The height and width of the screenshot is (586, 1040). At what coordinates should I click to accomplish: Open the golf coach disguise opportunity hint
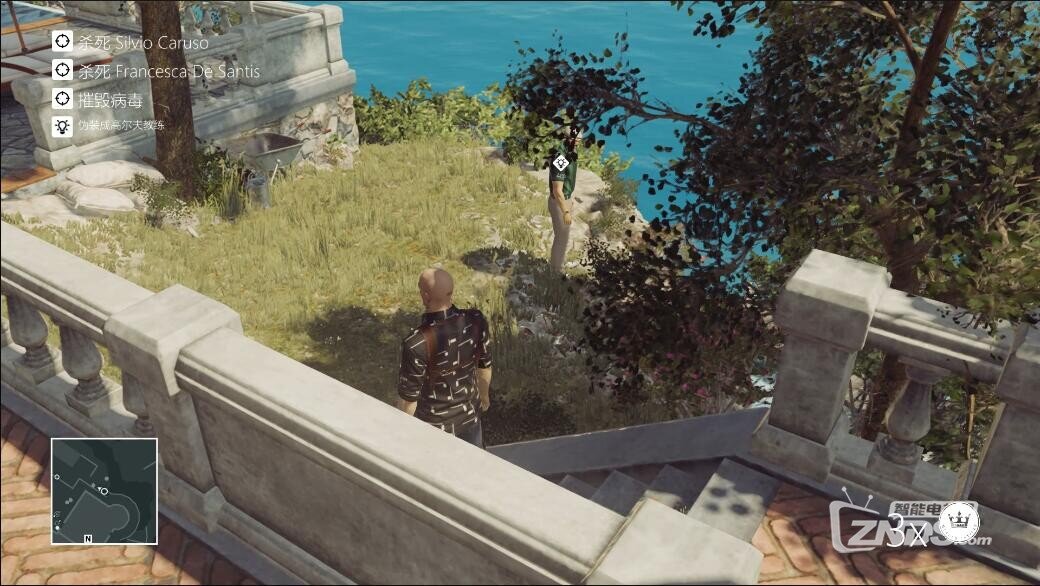(x=121, y=126)
